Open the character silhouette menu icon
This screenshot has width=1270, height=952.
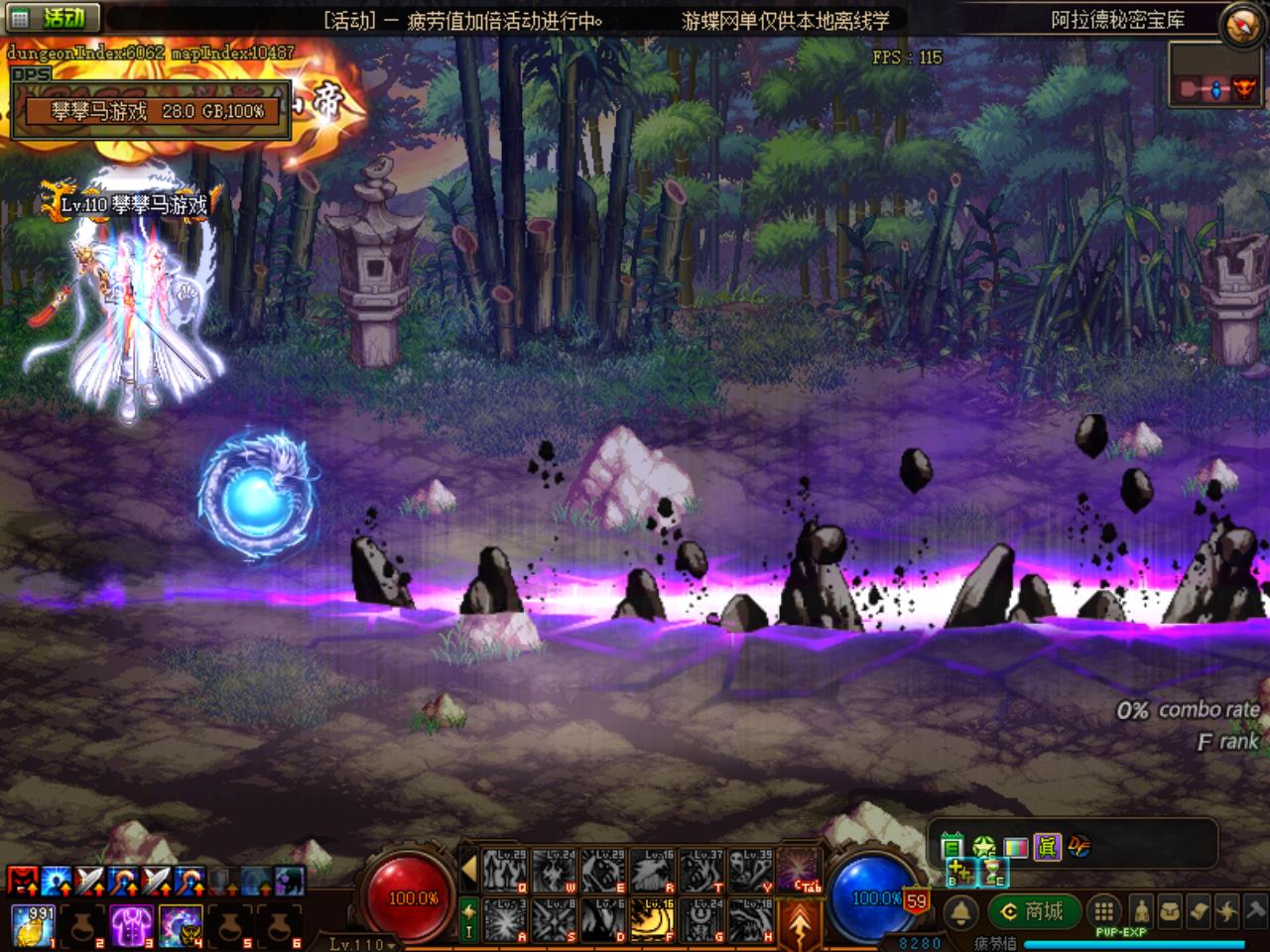point(1141,911)
